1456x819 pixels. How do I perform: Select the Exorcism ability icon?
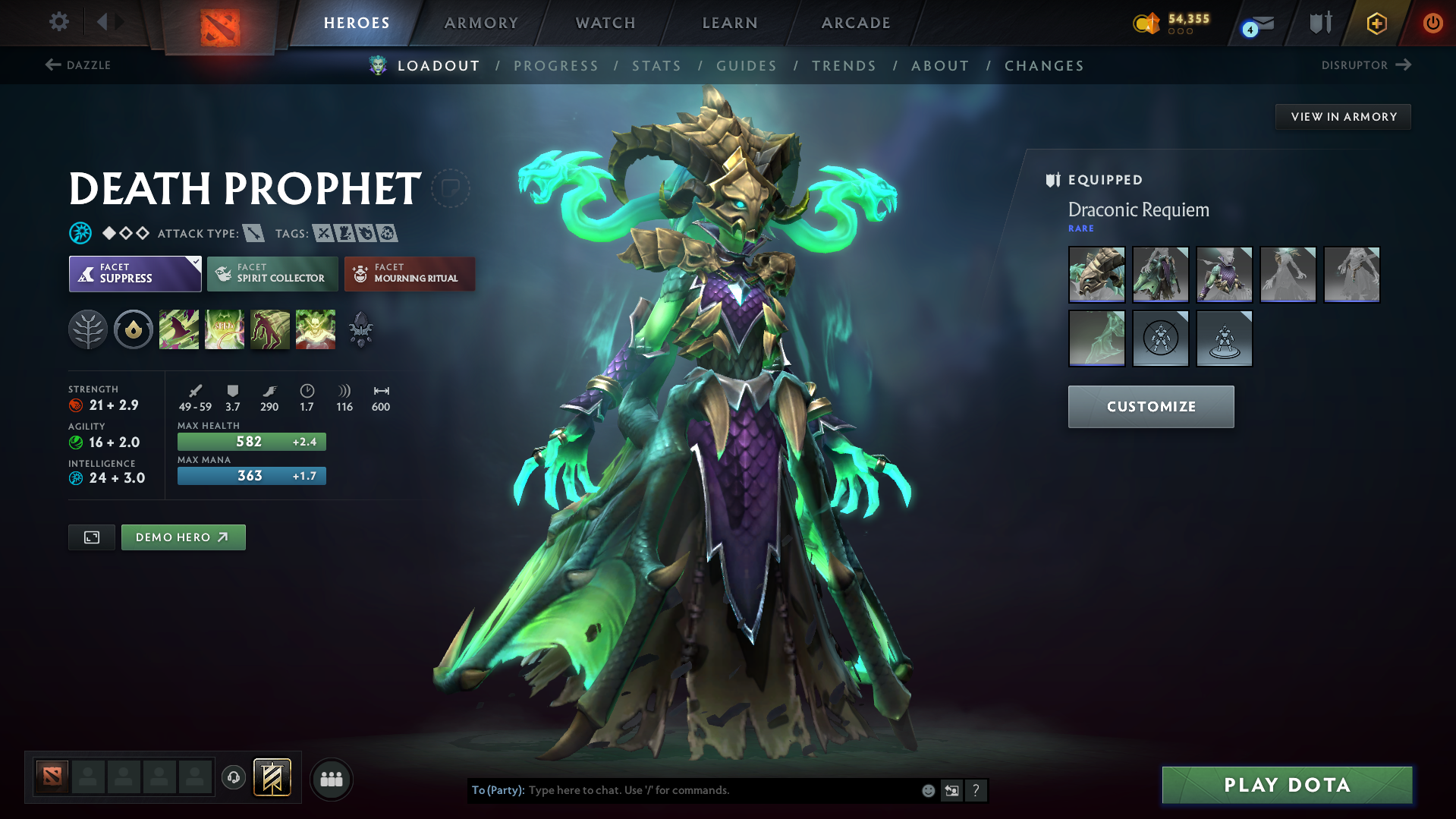click(x=316, y=329)
